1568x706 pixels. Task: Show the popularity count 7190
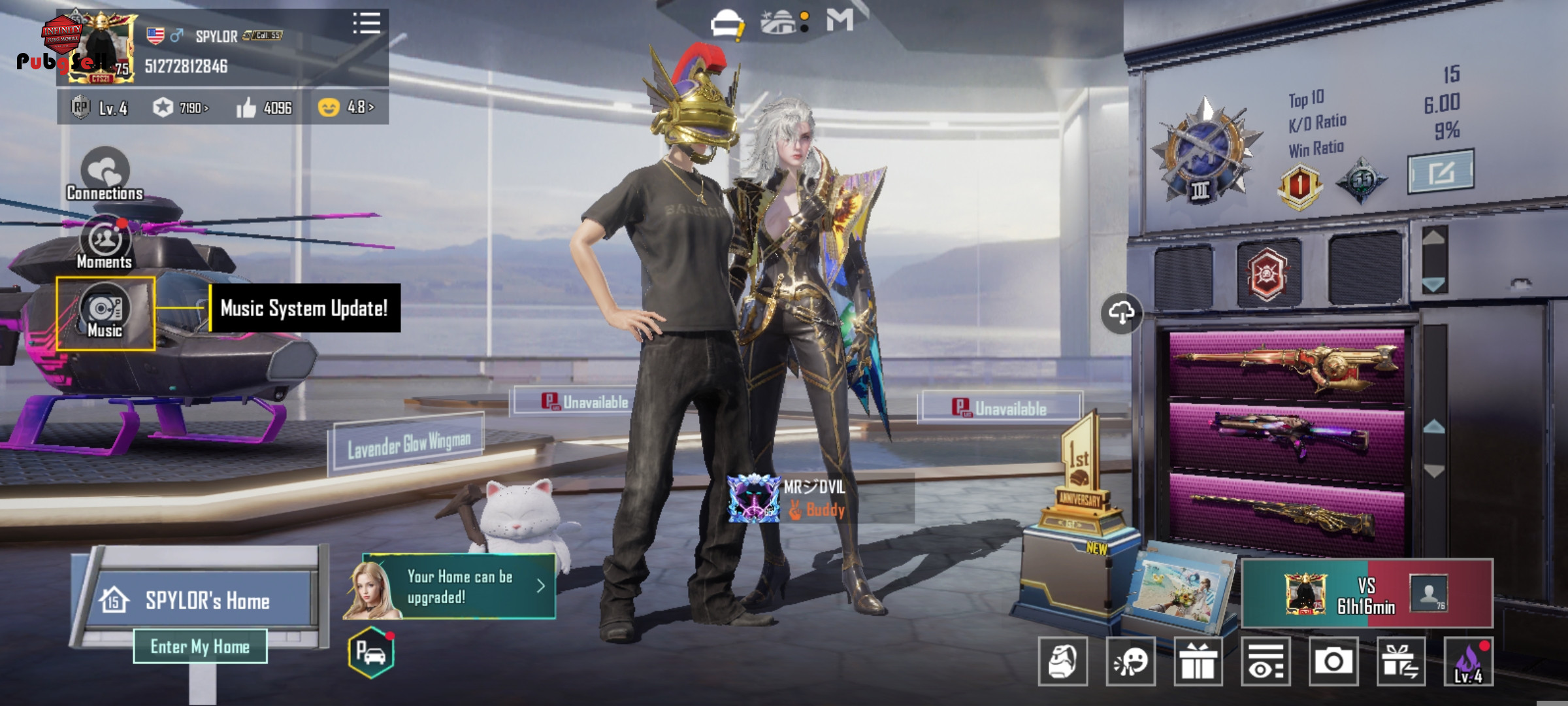click(181, 107)
